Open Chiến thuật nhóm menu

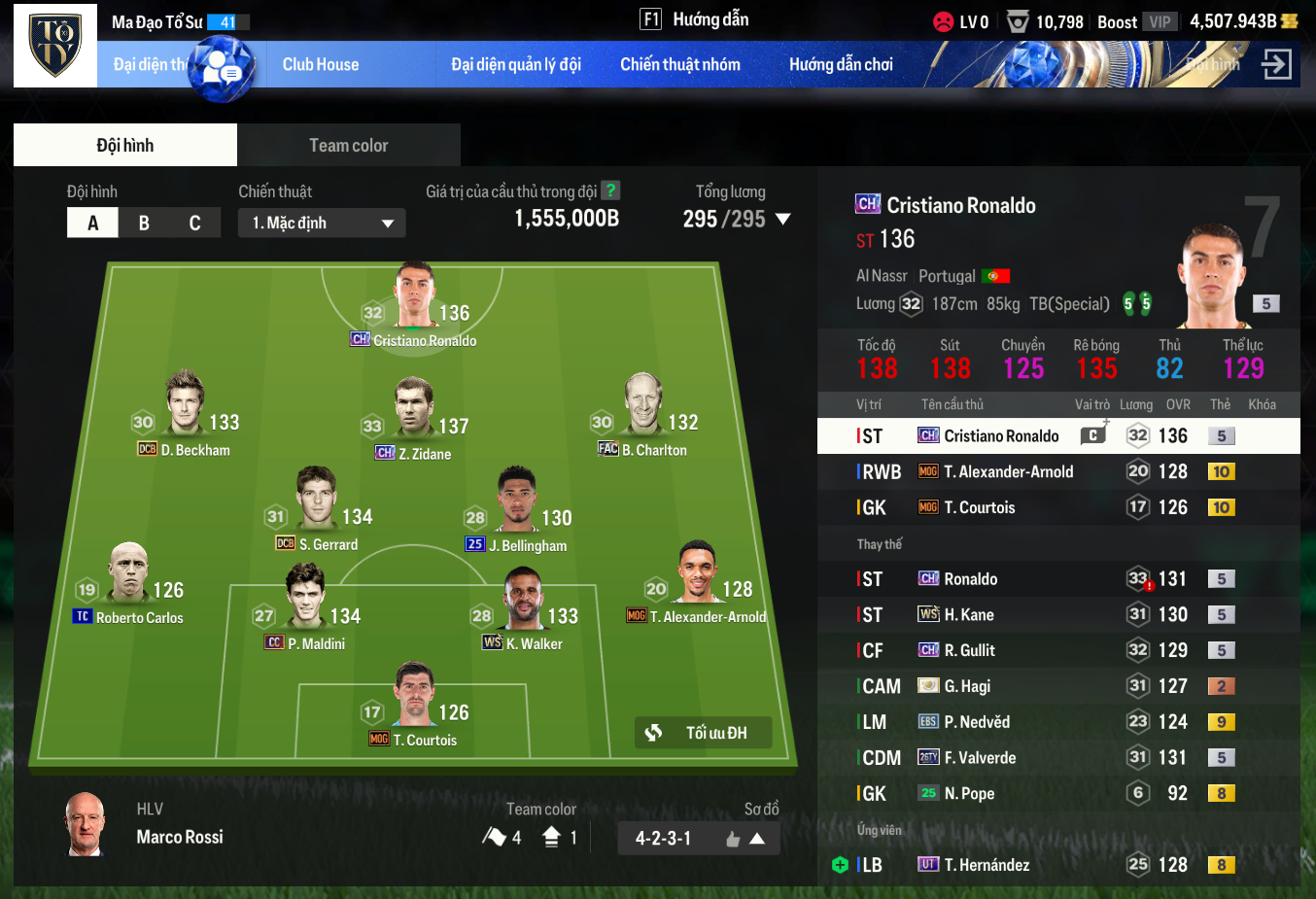[x=680, y=65]
